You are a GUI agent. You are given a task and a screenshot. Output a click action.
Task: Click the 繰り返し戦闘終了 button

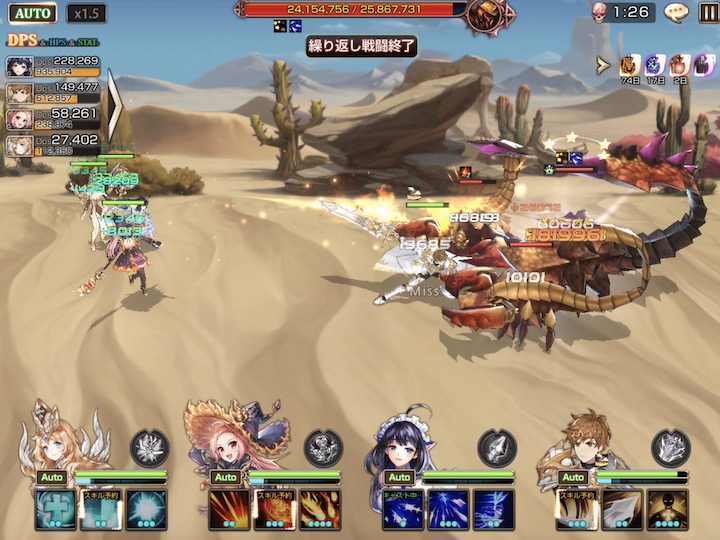click(x=360, y=47)
